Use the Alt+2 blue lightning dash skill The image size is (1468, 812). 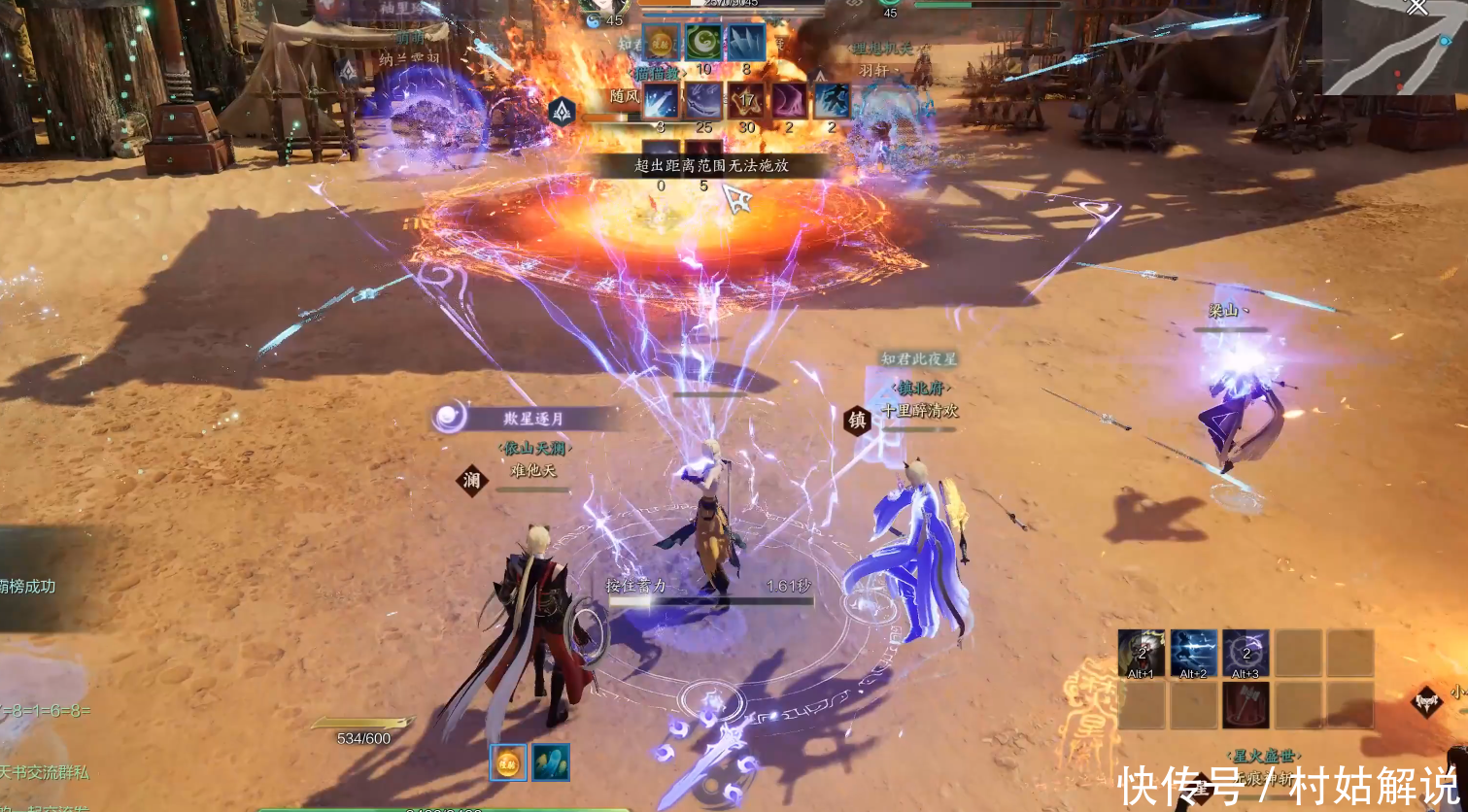coord(1193,653)
